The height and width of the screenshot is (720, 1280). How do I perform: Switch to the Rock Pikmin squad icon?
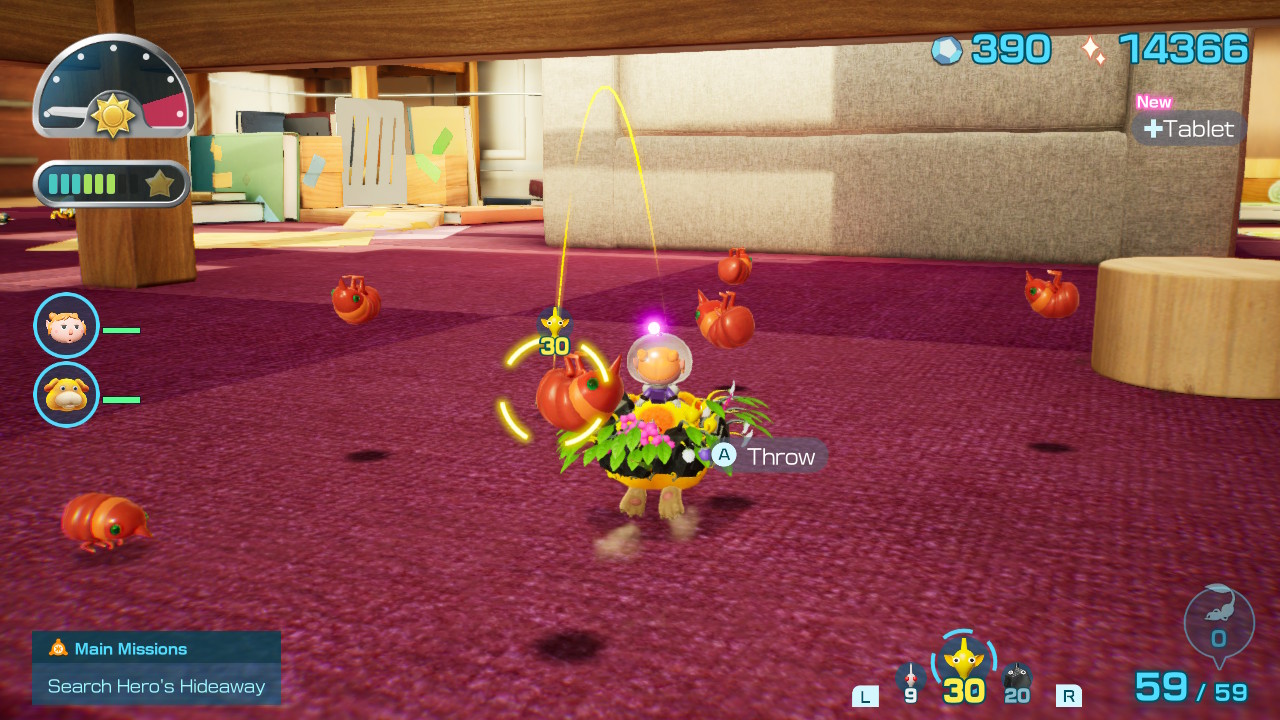1017,679
